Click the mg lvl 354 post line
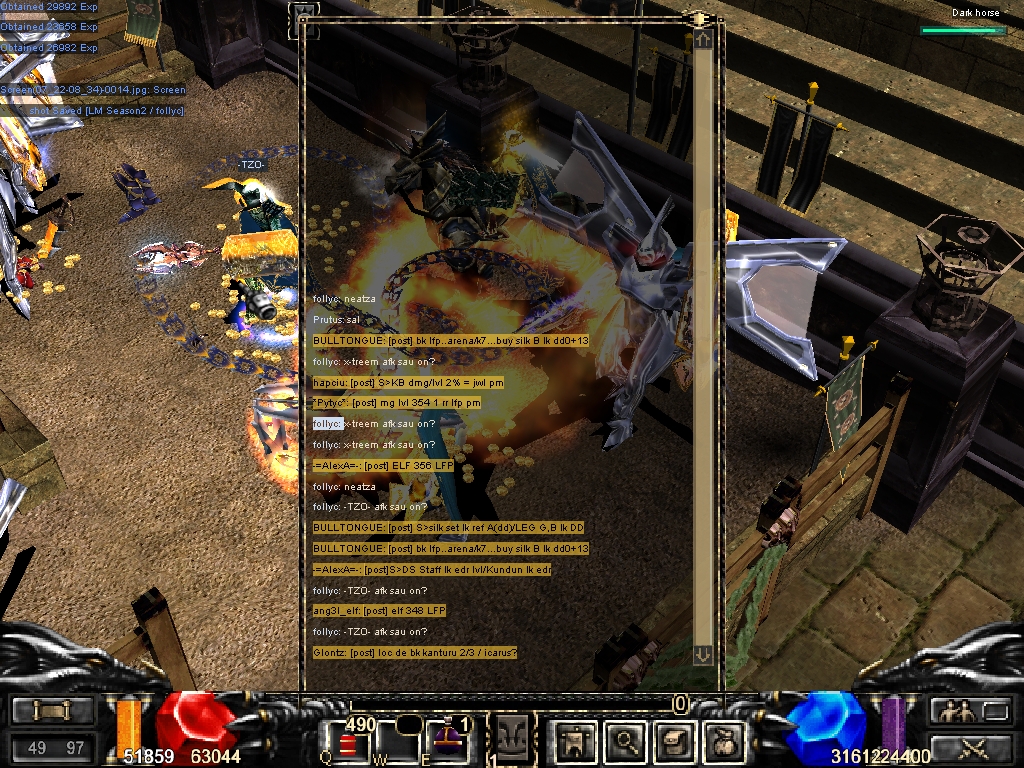This screenshot has height=768, width=1024. click(x=396, y=403)
